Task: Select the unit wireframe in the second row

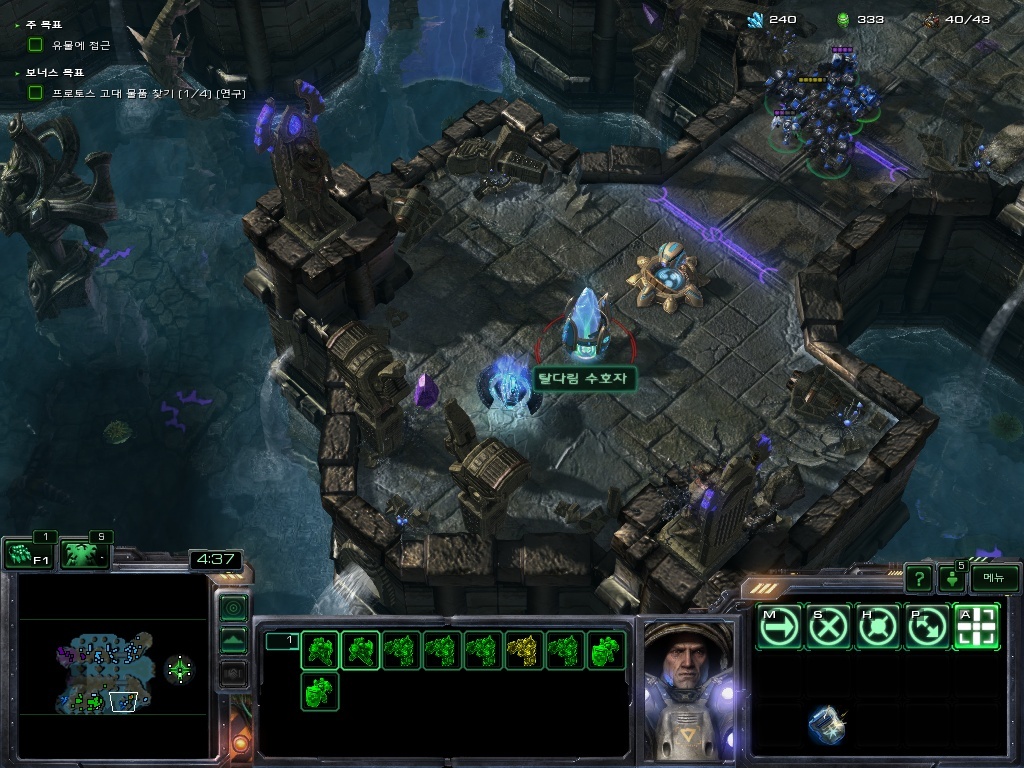Action: [320, 691]
